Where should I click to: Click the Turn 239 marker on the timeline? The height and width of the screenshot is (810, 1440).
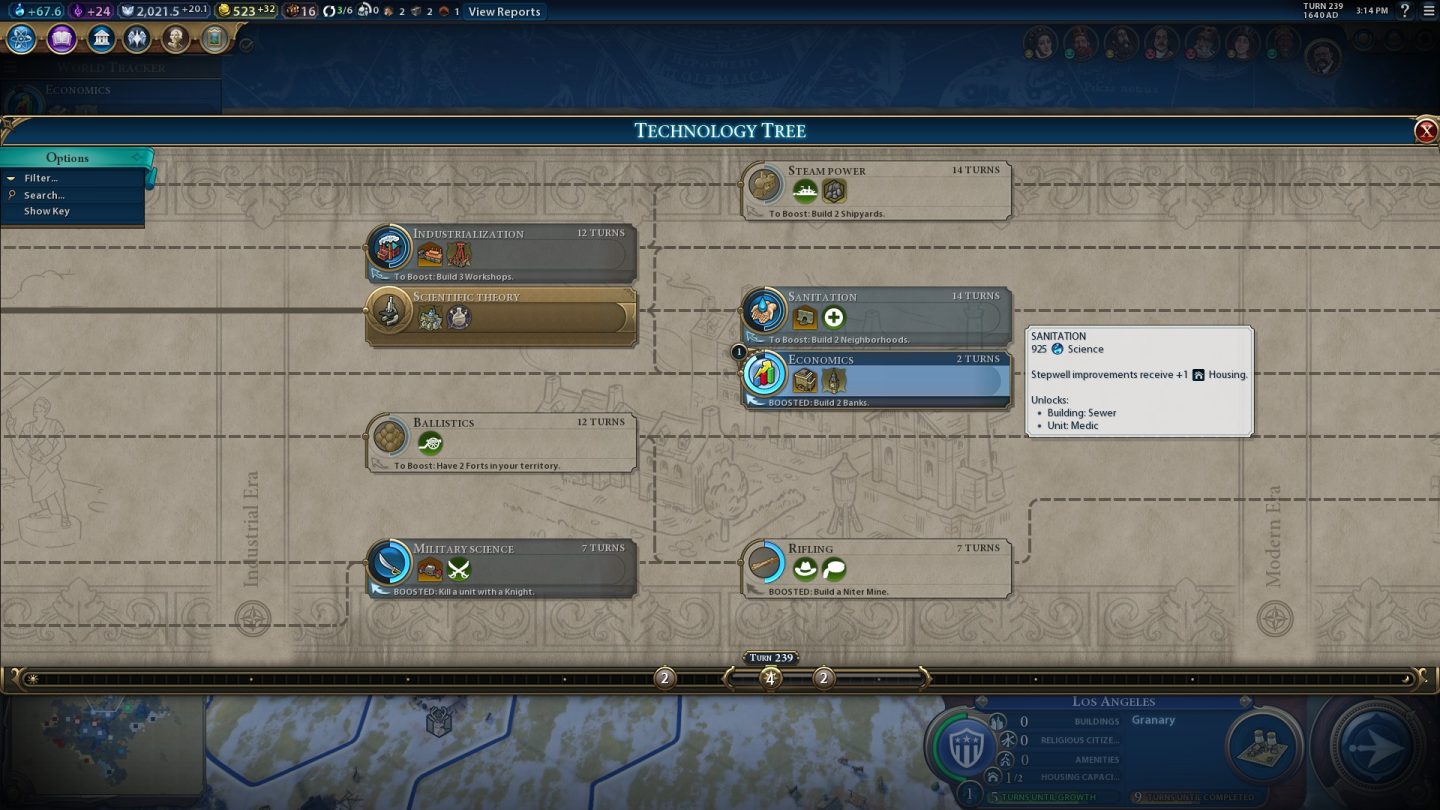770,657
